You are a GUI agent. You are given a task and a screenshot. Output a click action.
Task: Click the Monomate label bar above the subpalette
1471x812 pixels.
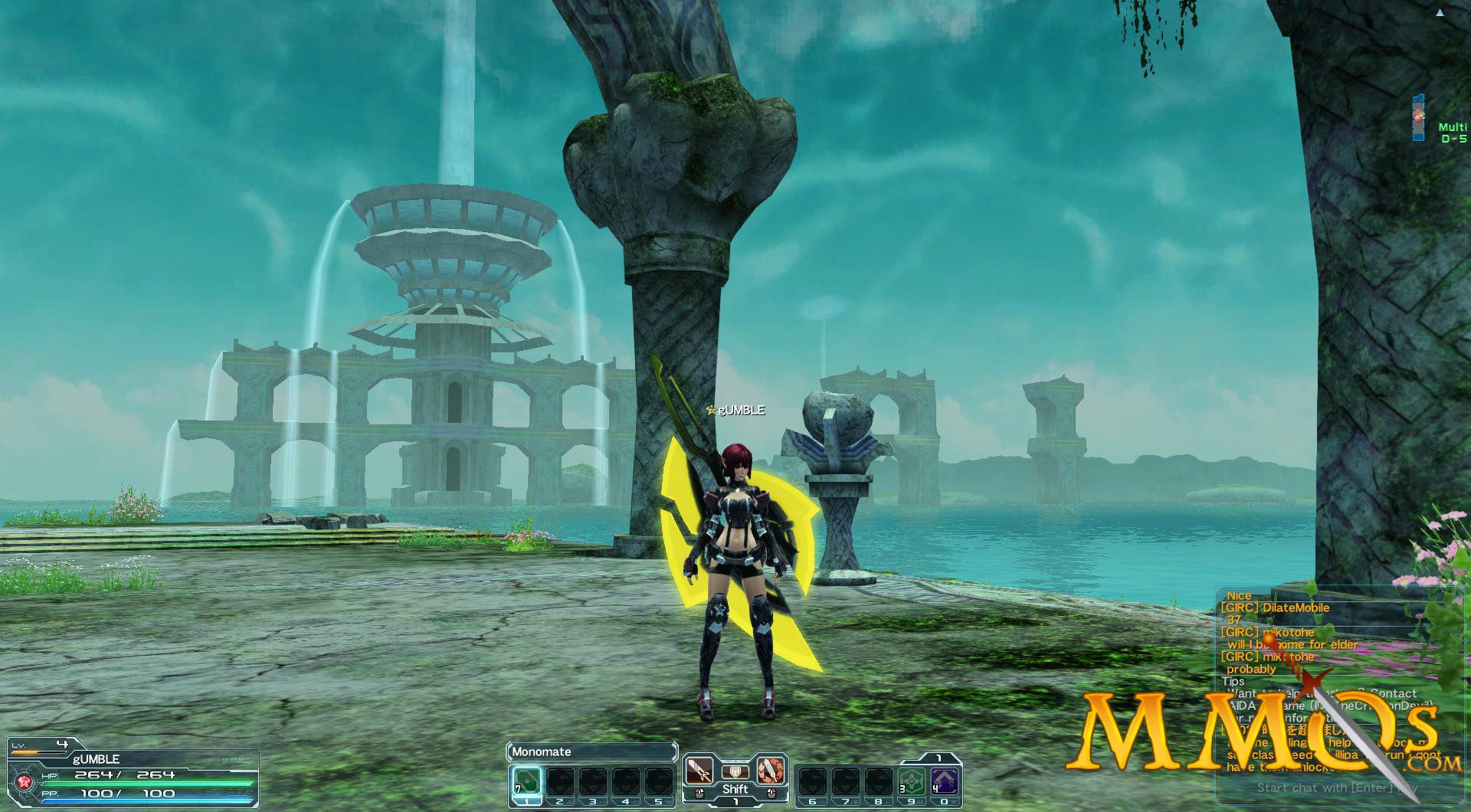[590, 751]
